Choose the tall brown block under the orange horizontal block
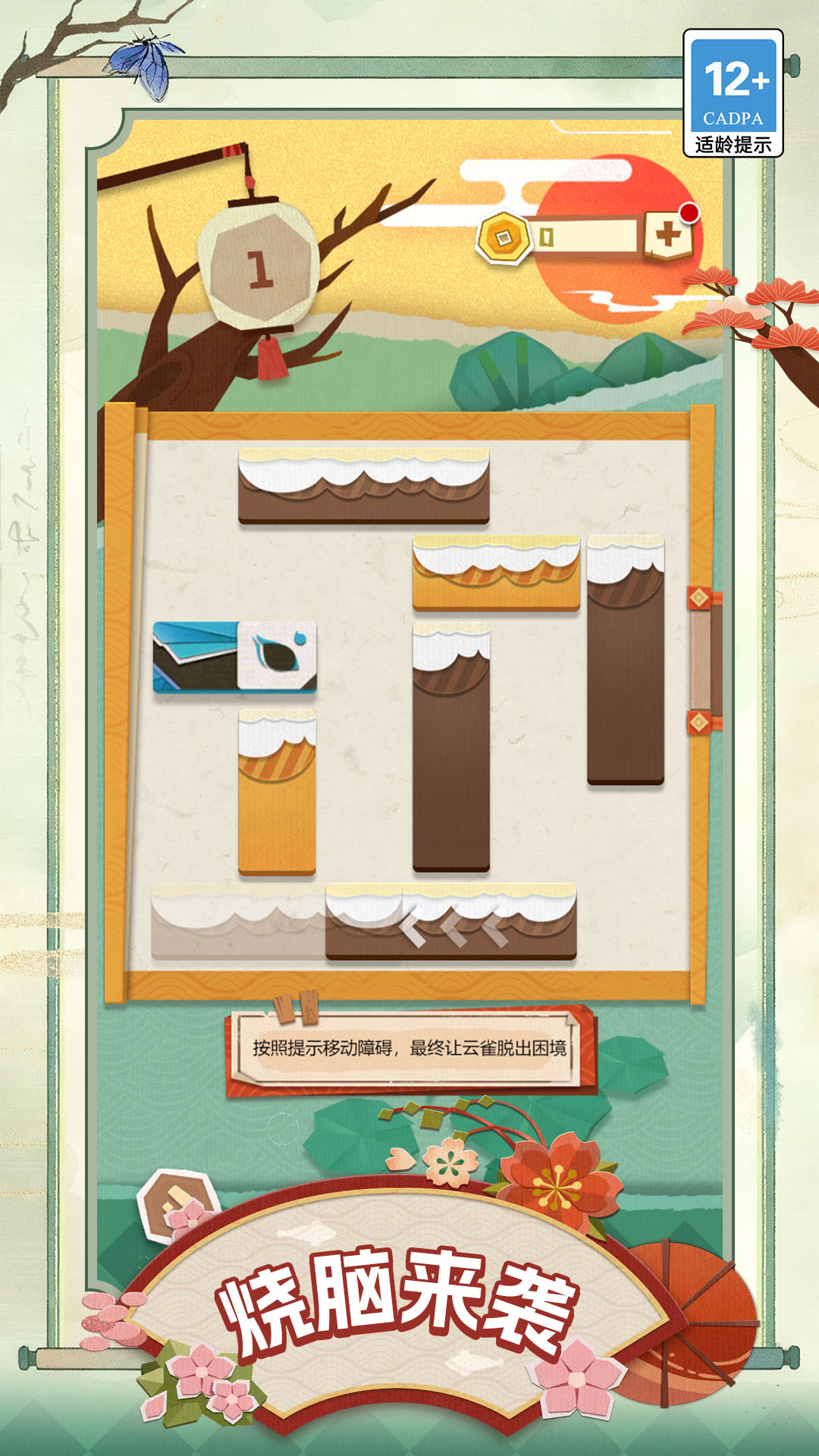This screenshot has height=1456, width=819. 451,747
